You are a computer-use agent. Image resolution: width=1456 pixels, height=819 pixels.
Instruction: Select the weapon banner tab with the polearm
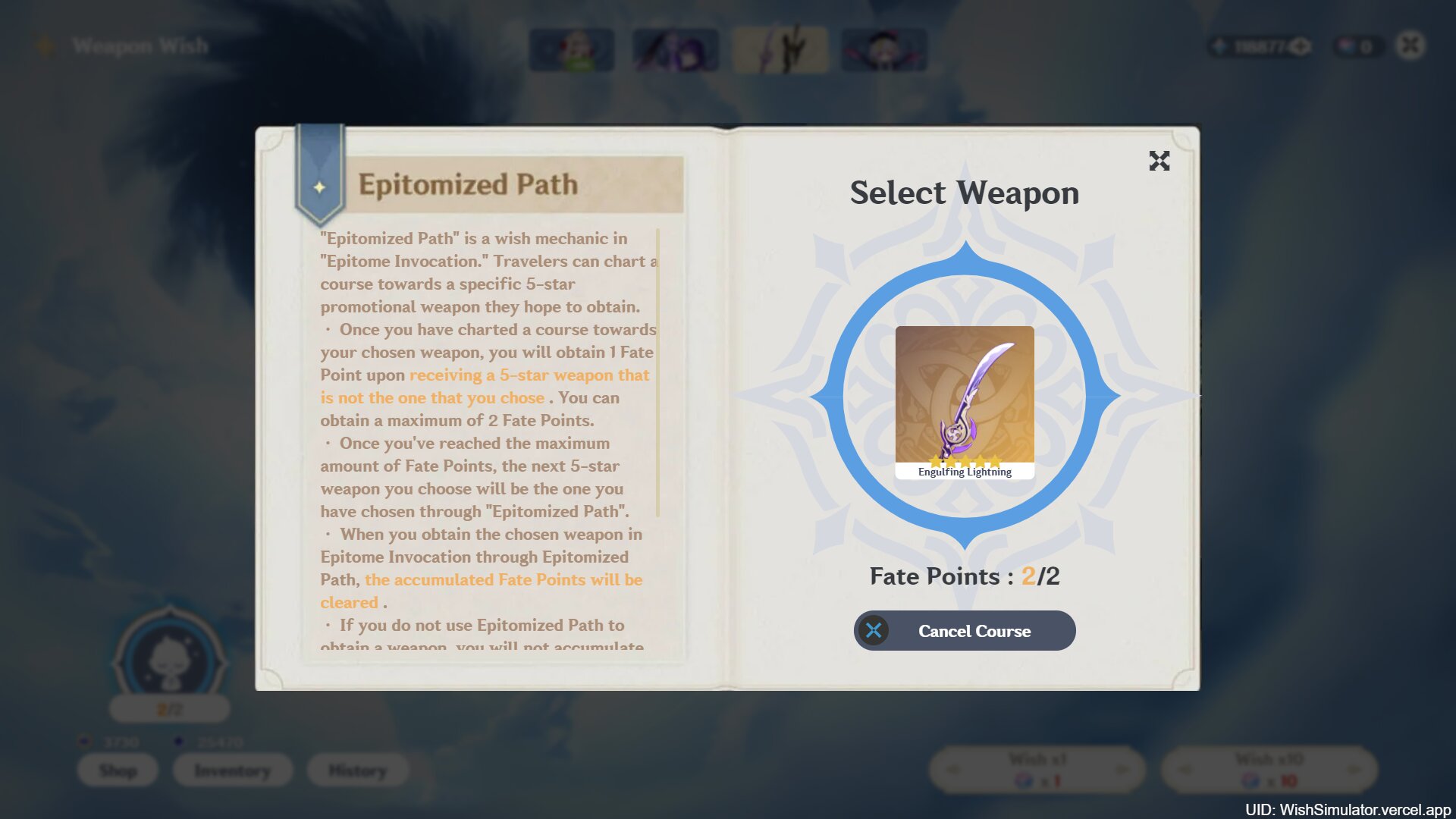782,49
